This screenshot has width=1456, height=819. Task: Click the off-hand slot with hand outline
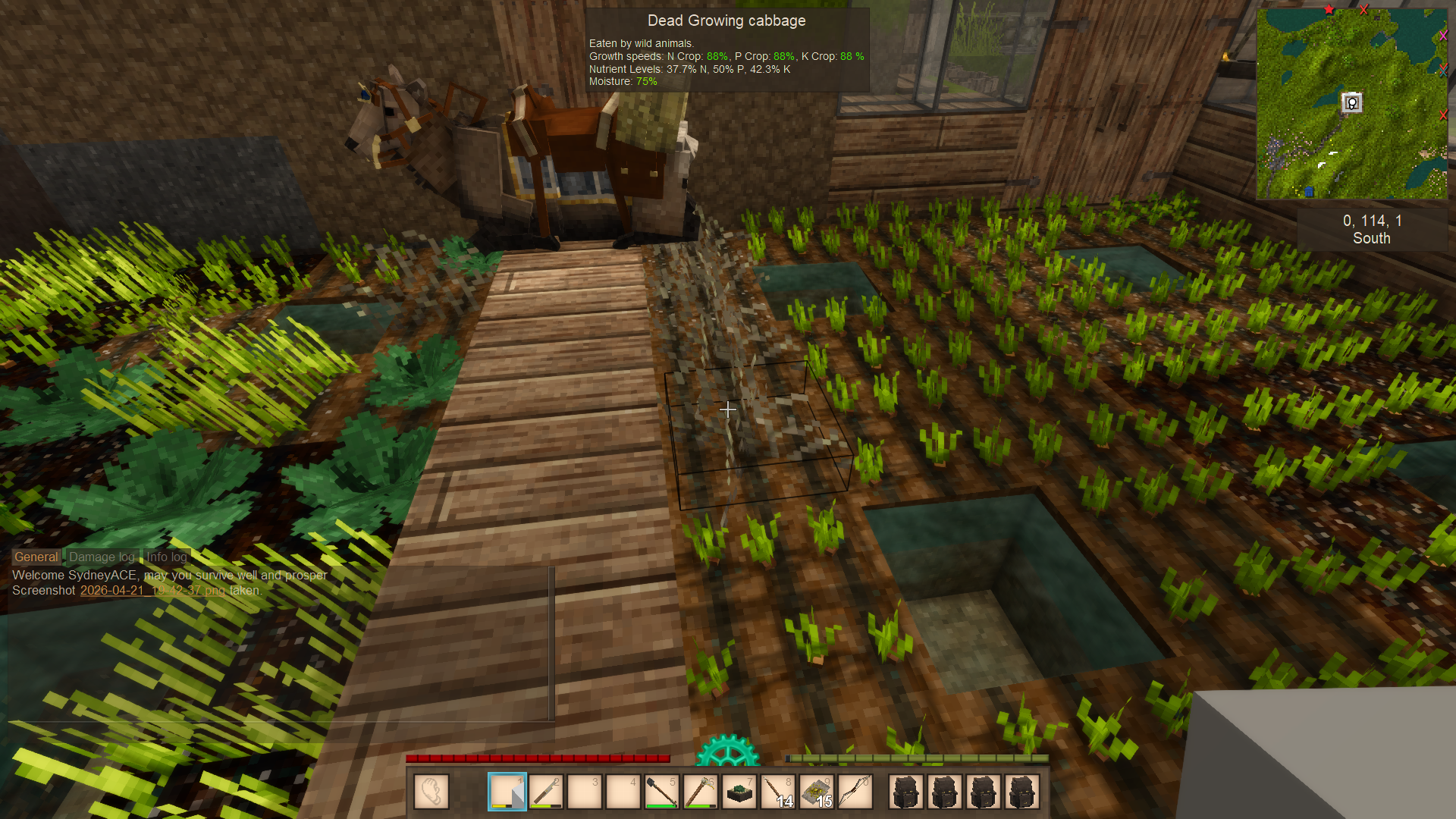[x=431, y=792]
